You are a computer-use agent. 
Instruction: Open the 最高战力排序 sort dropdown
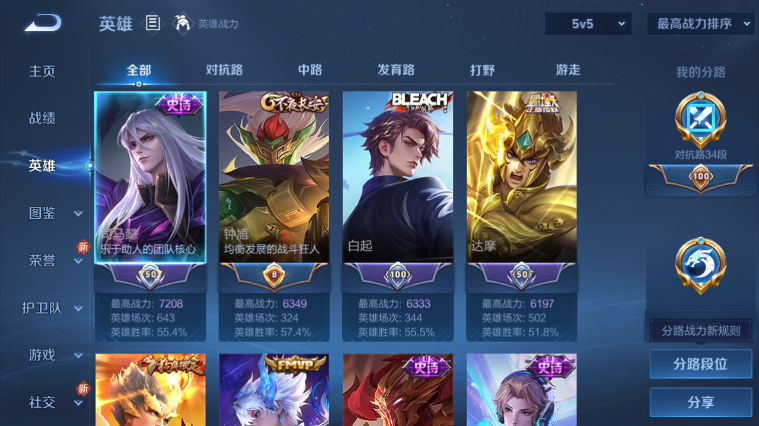(x=701, y=23)
